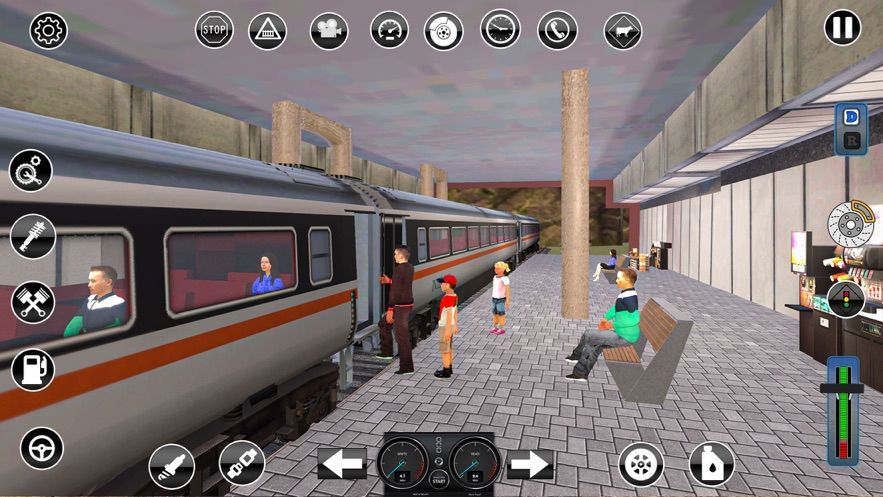Select the cattle warning sign icon
883x497 pixels.
(622, 31)
